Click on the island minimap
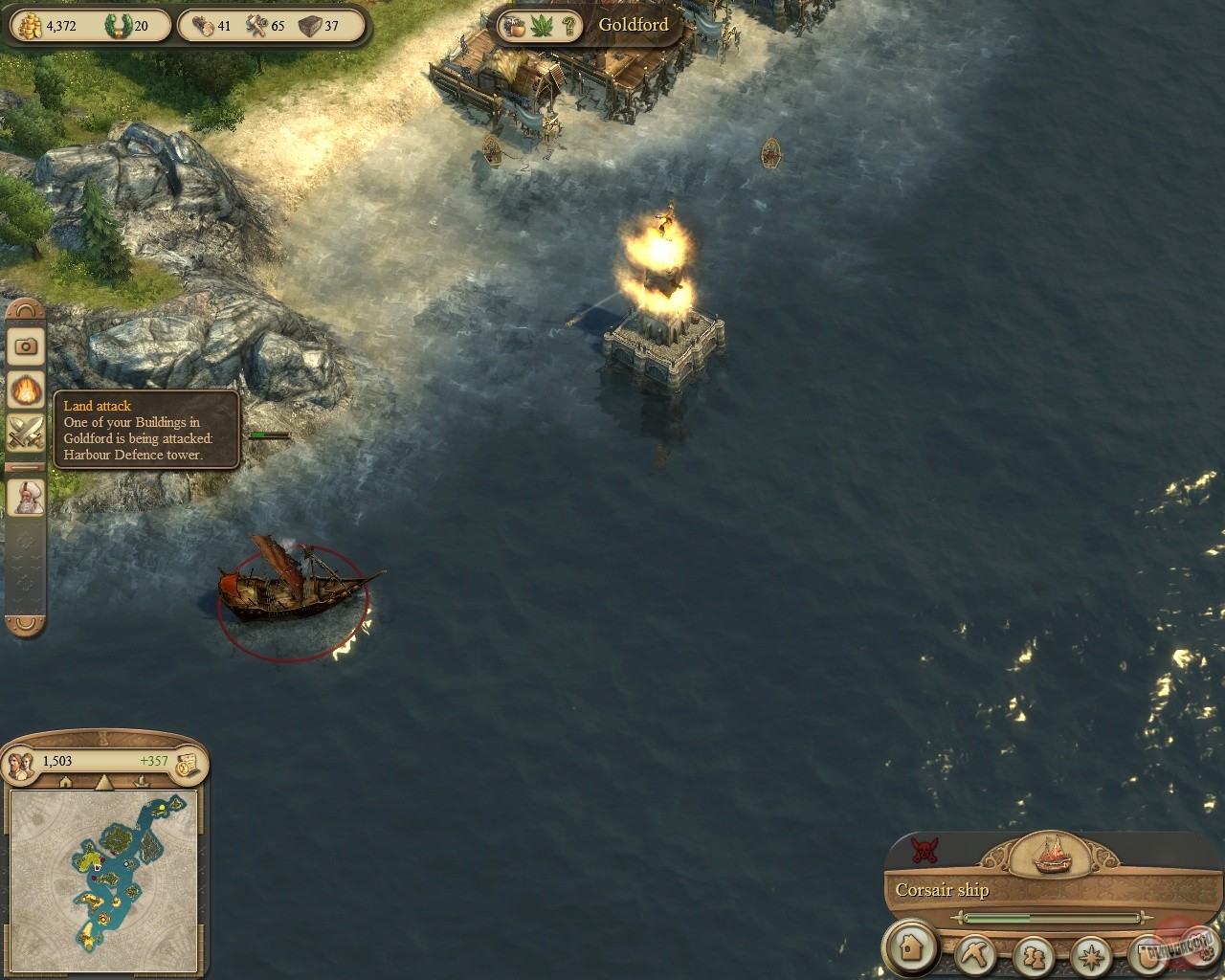 103,859
